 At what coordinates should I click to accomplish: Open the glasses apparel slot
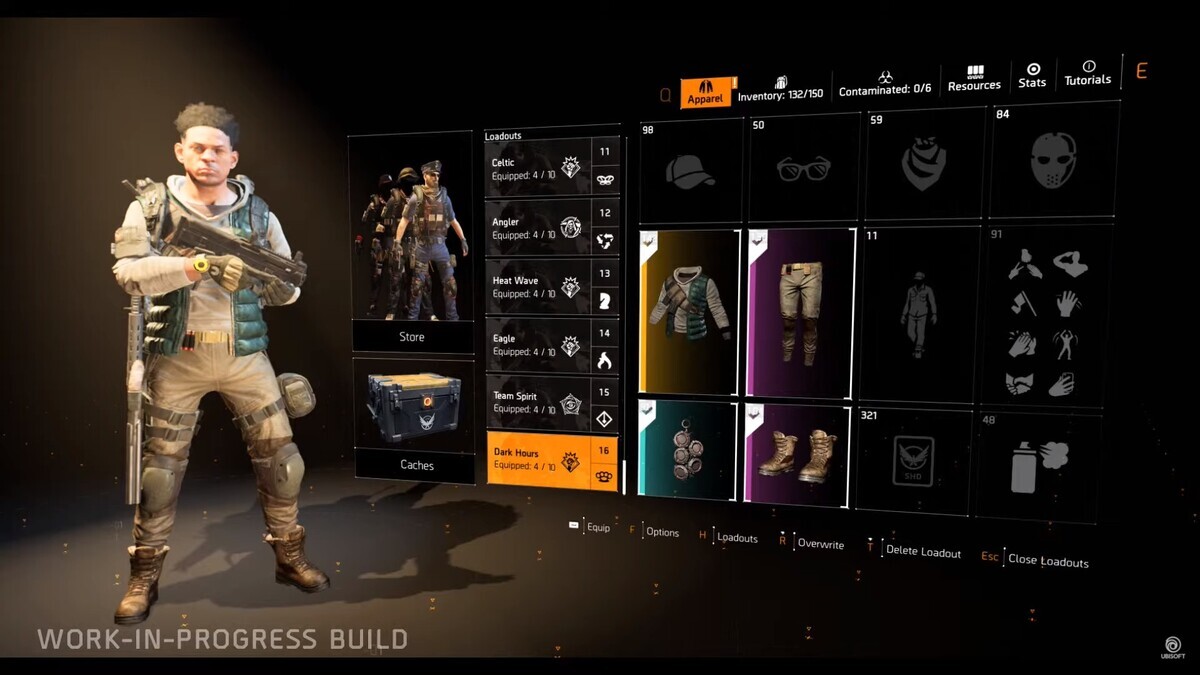[x=803, y=168]
